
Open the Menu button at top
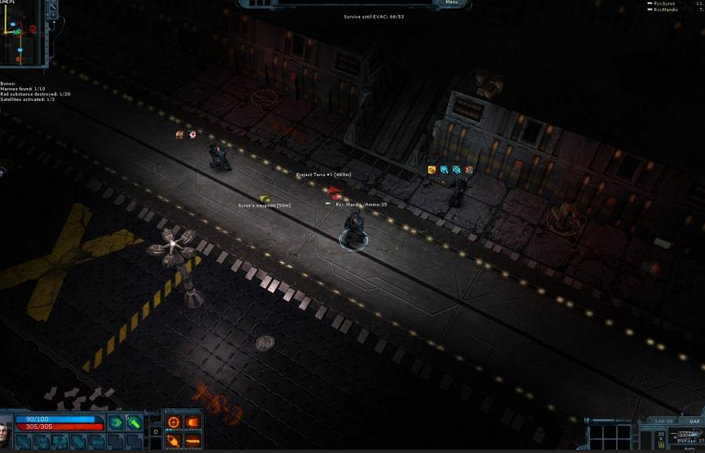pyautogui.click(x=451, y=3)
